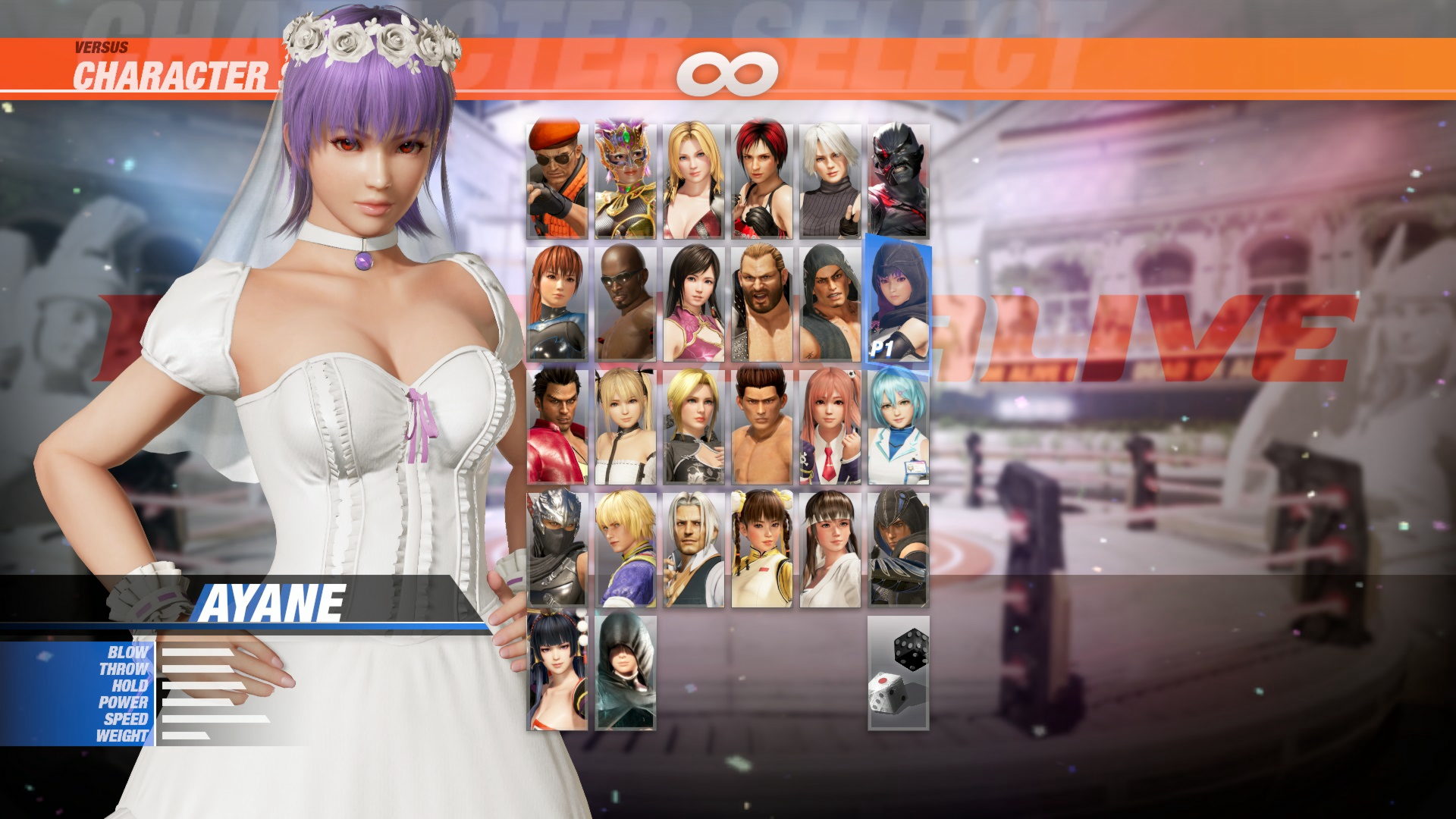Screen dimensions: 1456x819
Task: Select Zack wearing sunglasses
Action: click(x=626, y=303)
